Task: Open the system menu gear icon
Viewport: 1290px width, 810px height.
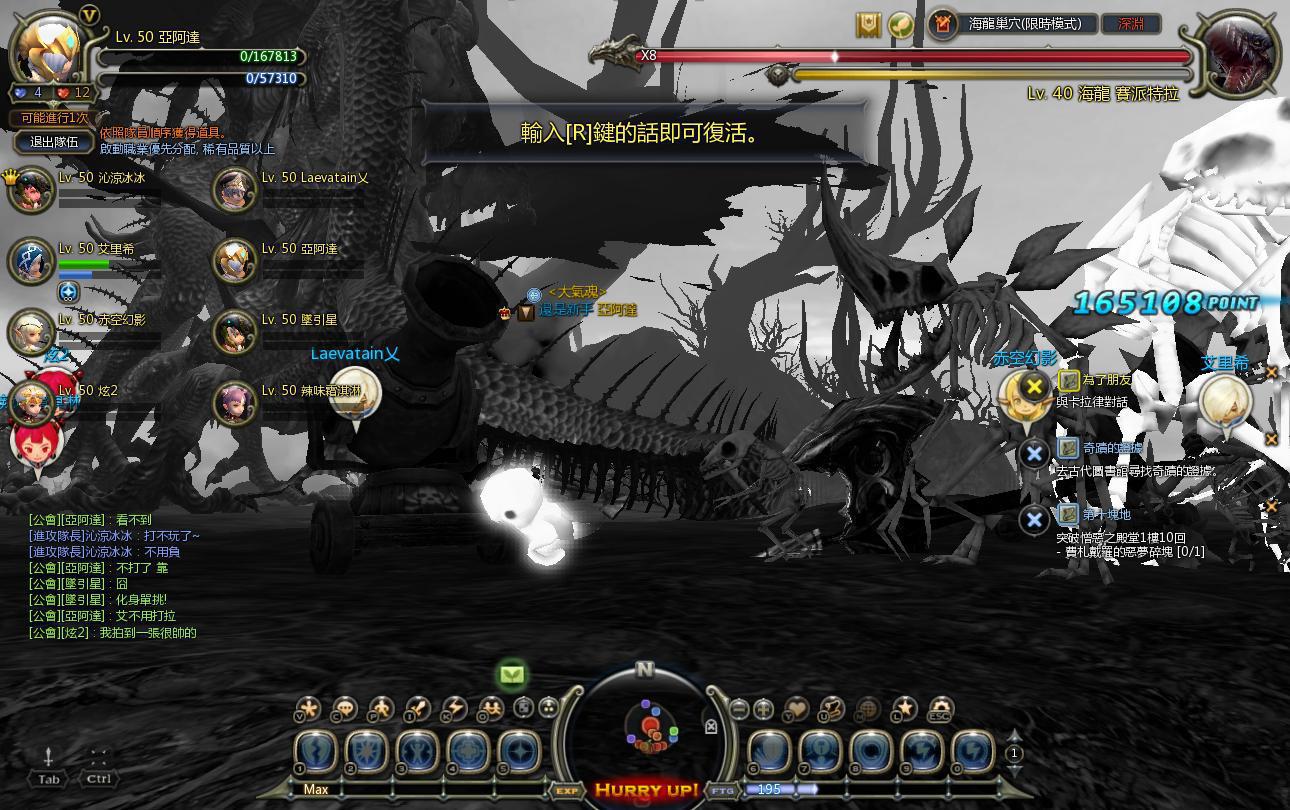Action: click(x=941, y=709)
